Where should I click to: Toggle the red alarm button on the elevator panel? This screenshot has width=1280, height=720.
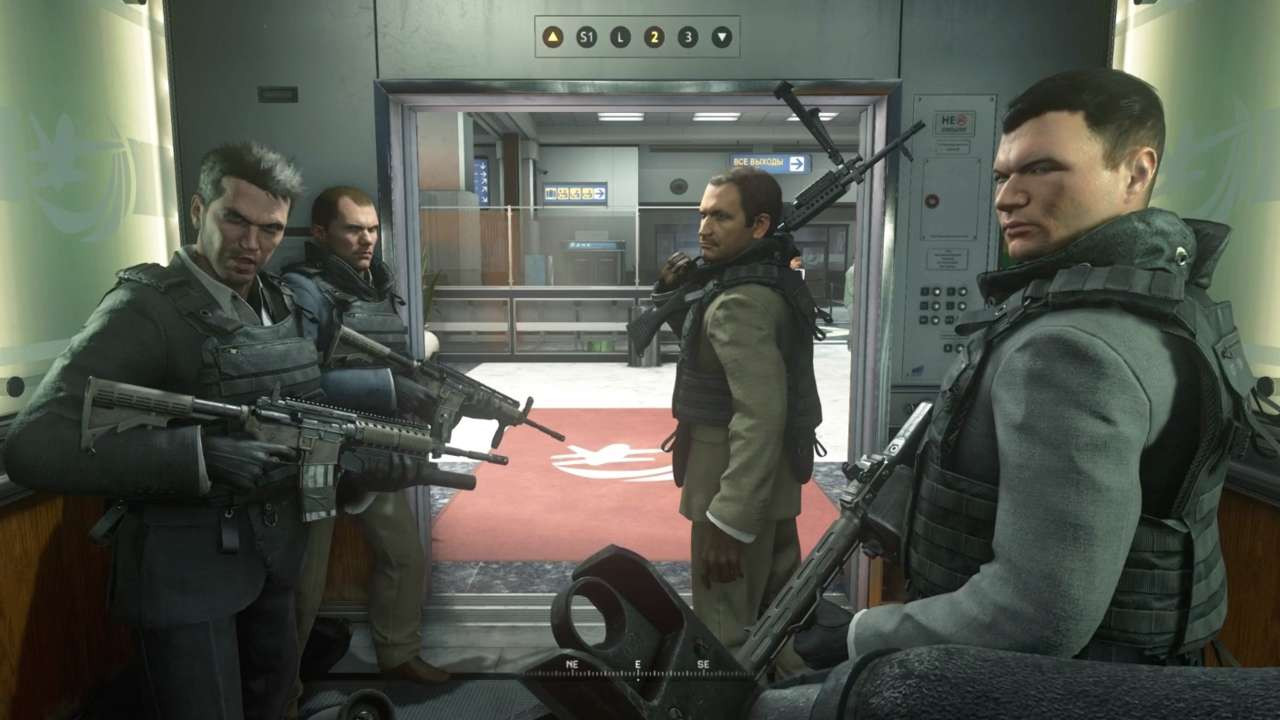(x=932, y=200)
